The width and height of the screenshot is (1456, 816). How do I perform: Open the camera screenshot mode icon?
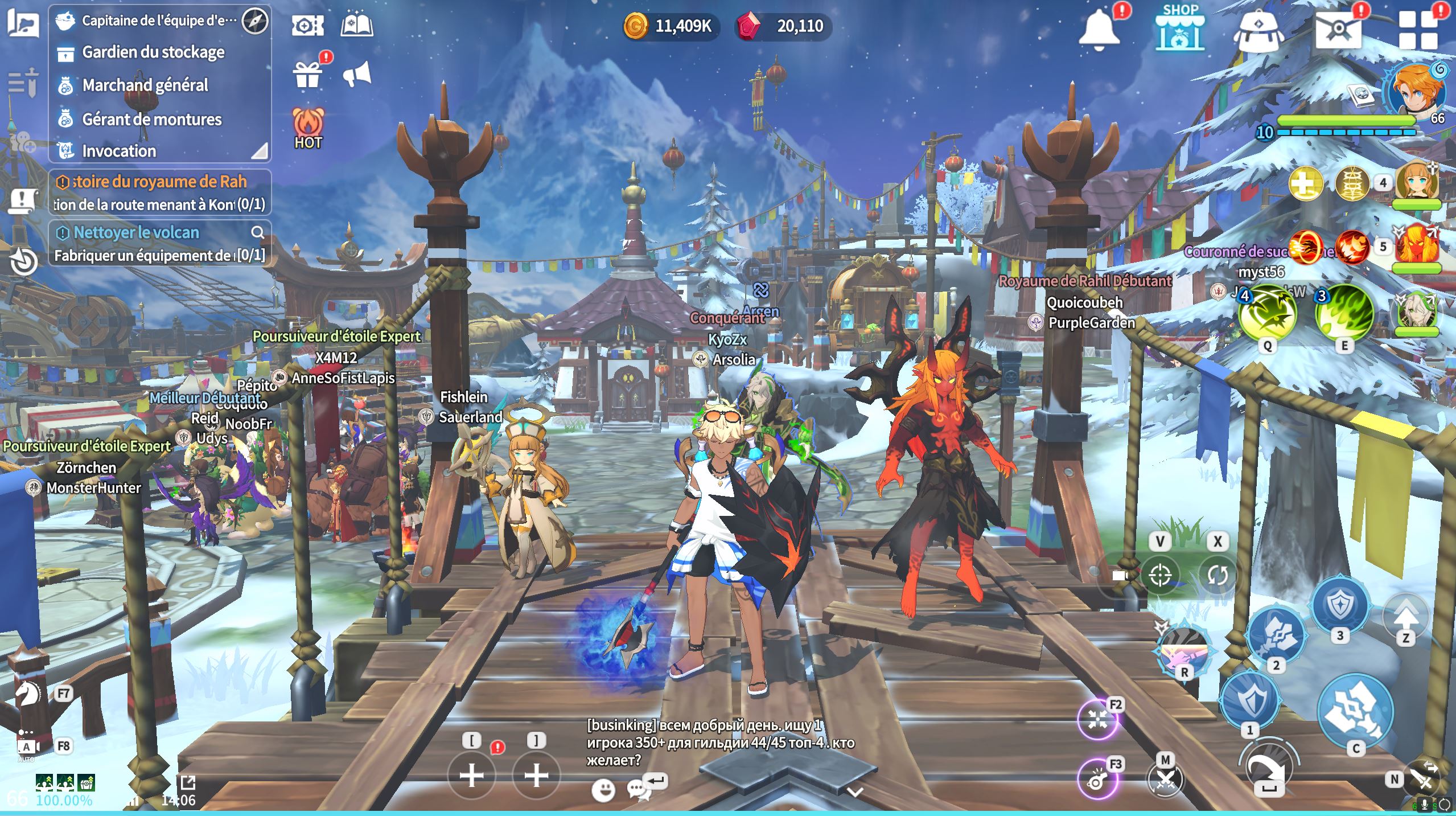(307, 26)
